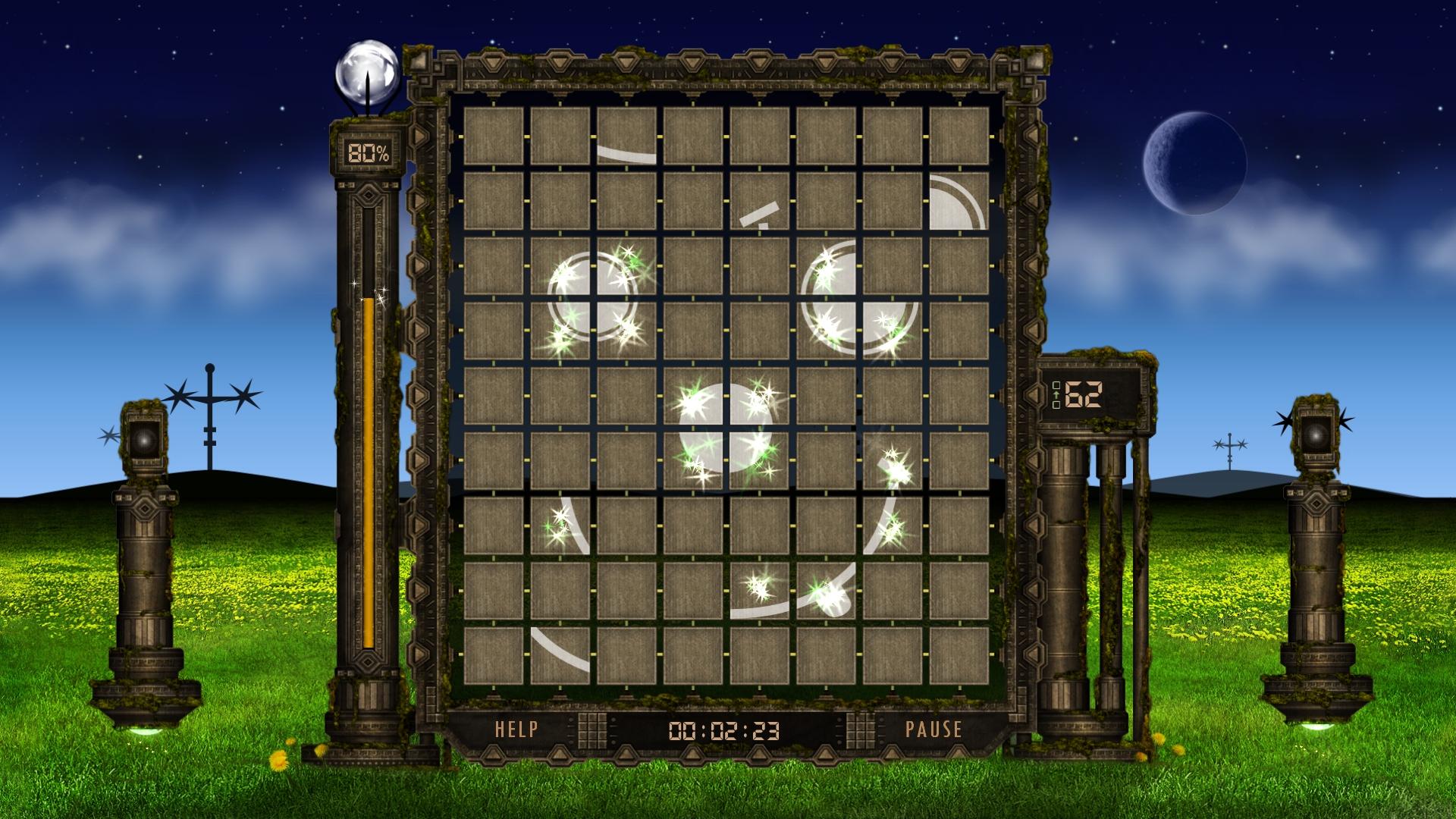Click the upper square indicator near the counter
Screen dimensions: 1456x819
click(1056, 385)
